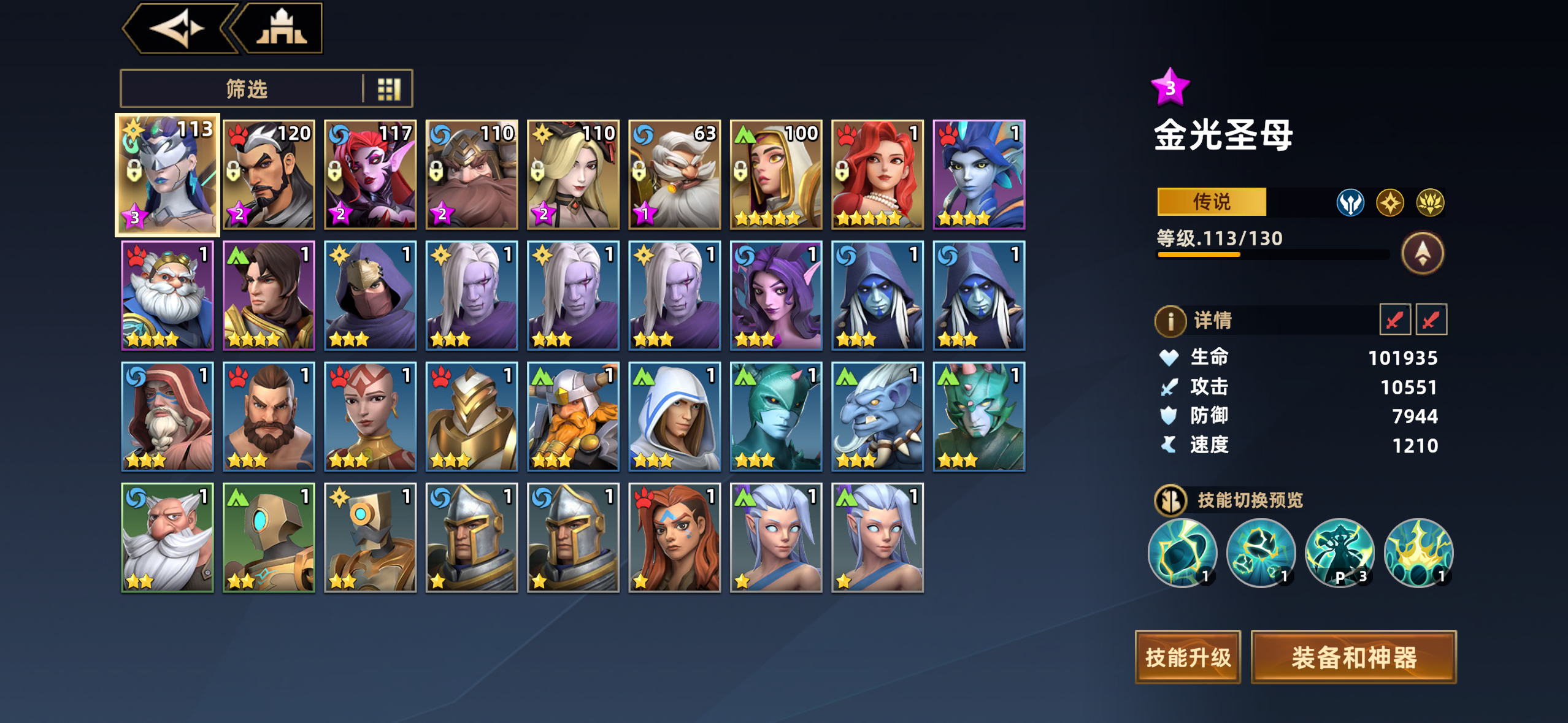This screenshot has height=723, width=1568.
Task: Click the grid view icon beside 筛选
Action: pyautogui.click(x=391, y=88)
